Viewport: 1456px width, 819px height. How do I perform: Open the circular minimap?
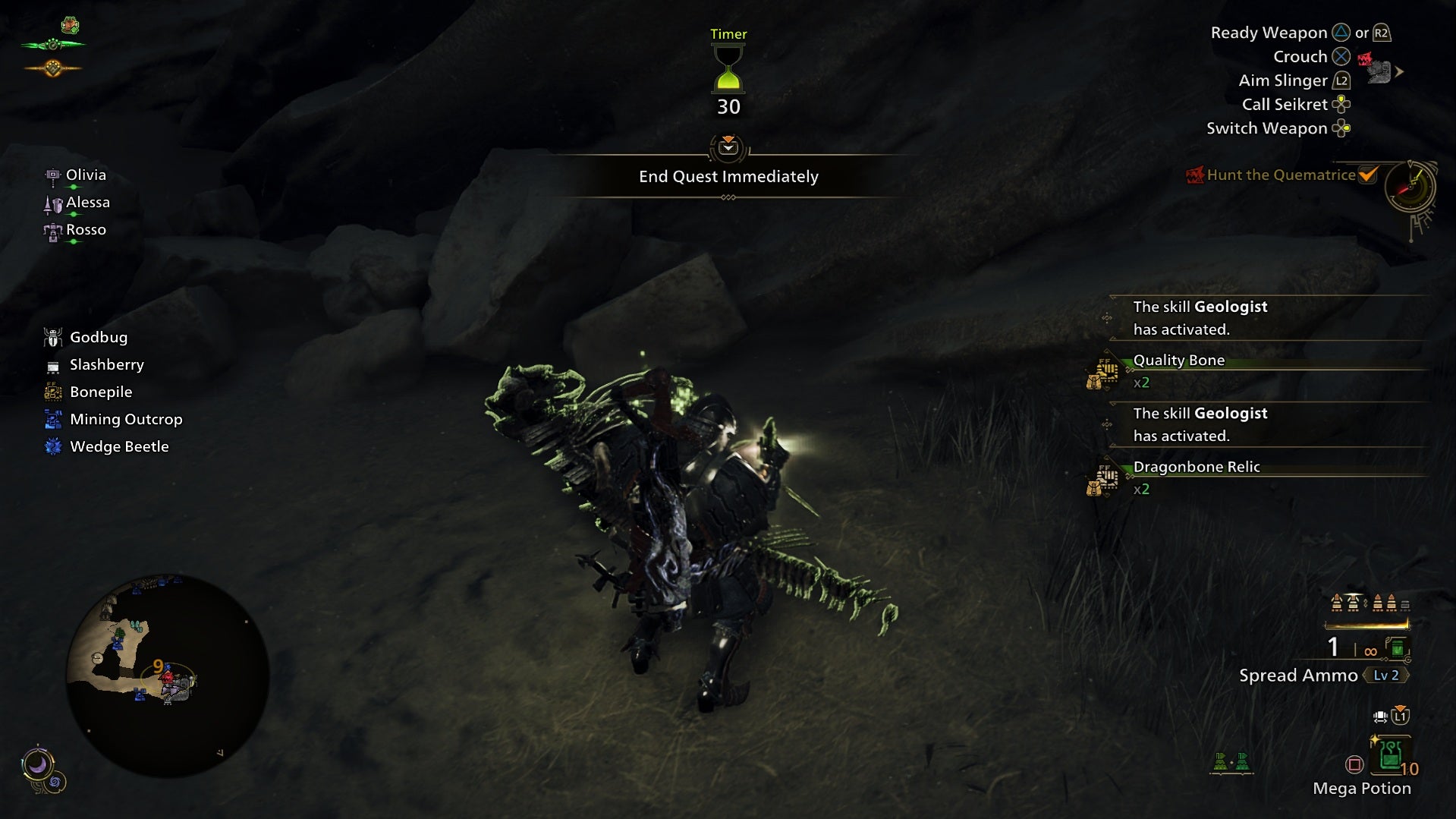pos(168,675)
